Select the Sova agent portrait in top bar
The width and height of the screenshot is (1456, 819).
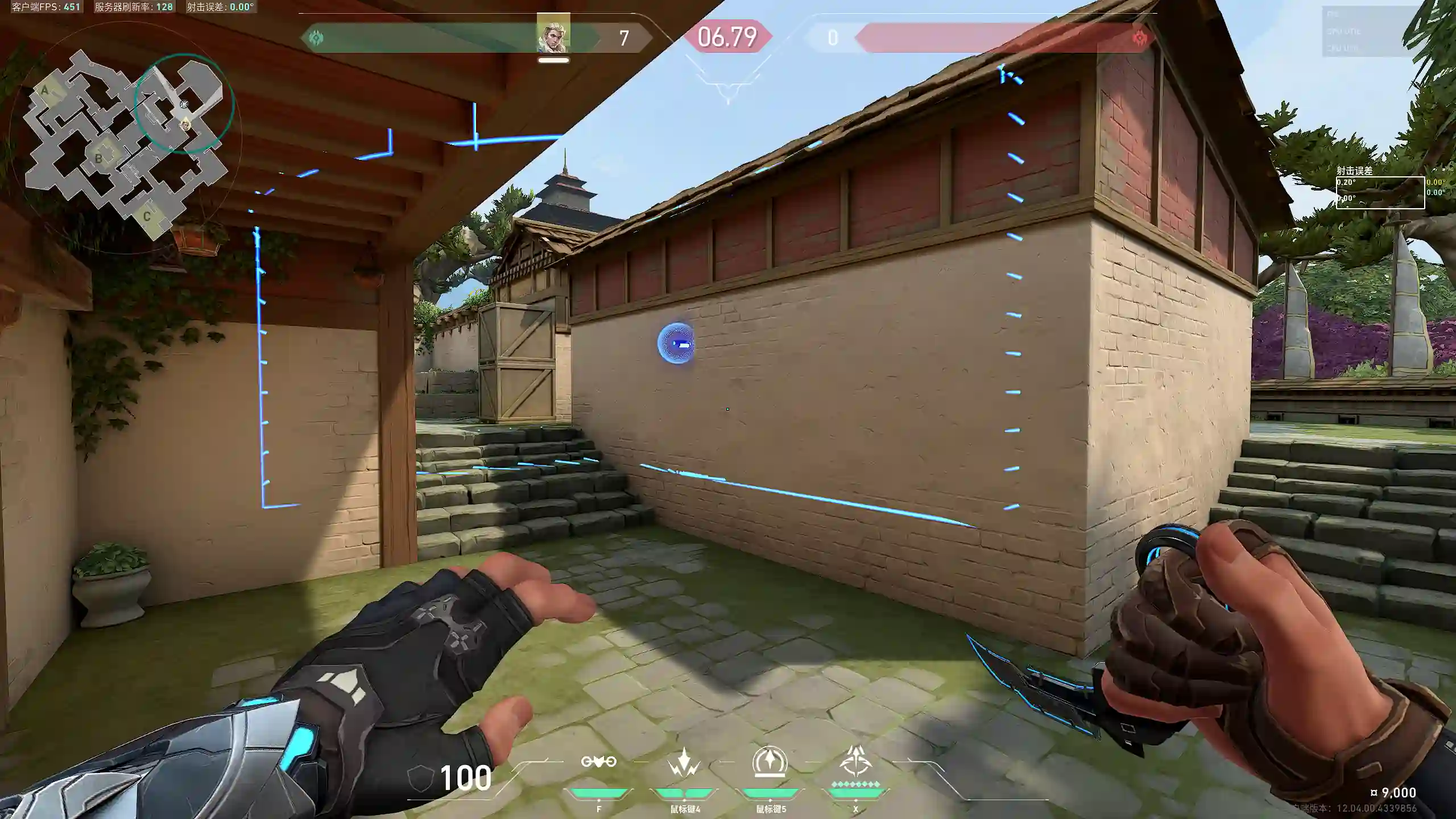[553, 35]
